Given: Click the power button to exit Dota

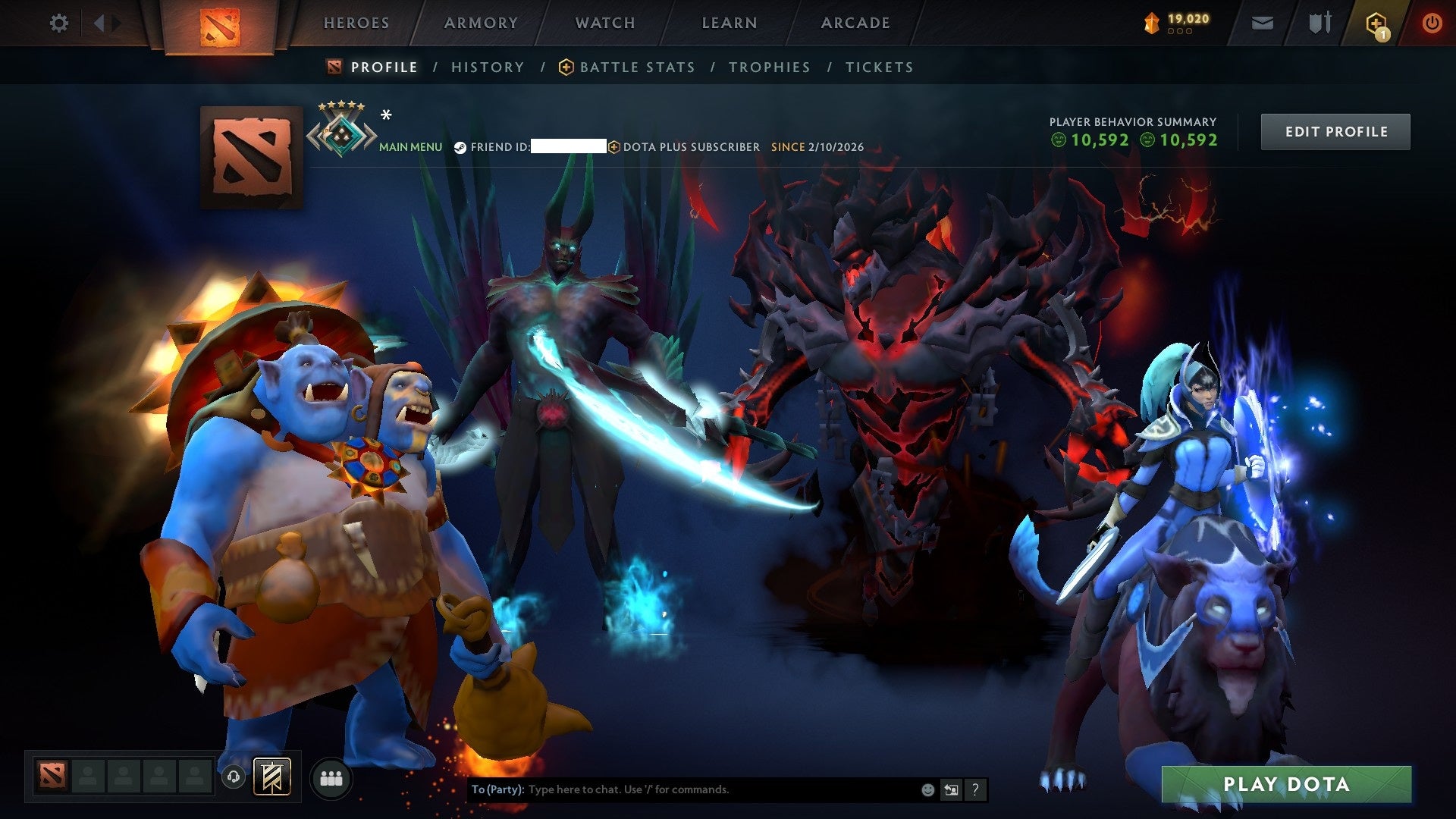Looking at the screenshot, I should [1432, 23].
